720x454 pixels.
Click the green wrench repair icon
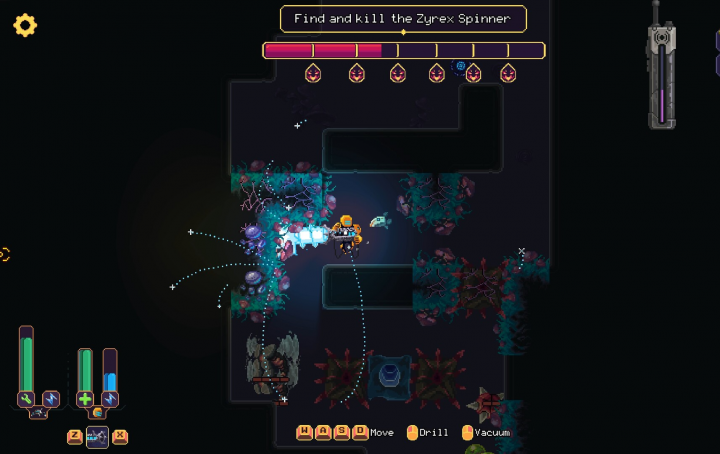point(26,399)
